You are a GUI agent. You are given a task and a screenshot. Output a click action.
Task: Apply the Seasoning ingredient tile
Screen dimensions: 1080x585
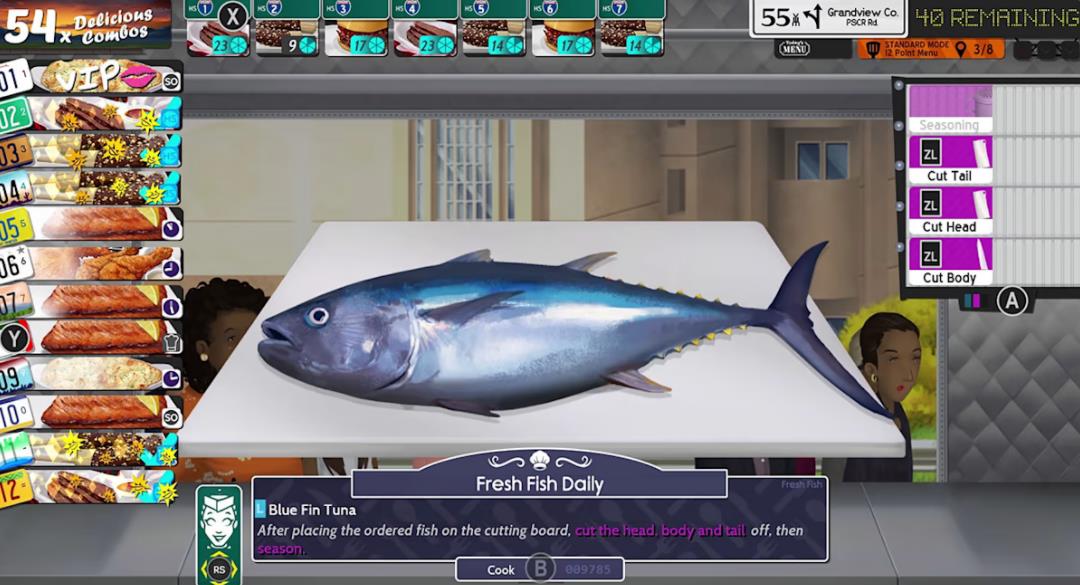click(949, 109)
